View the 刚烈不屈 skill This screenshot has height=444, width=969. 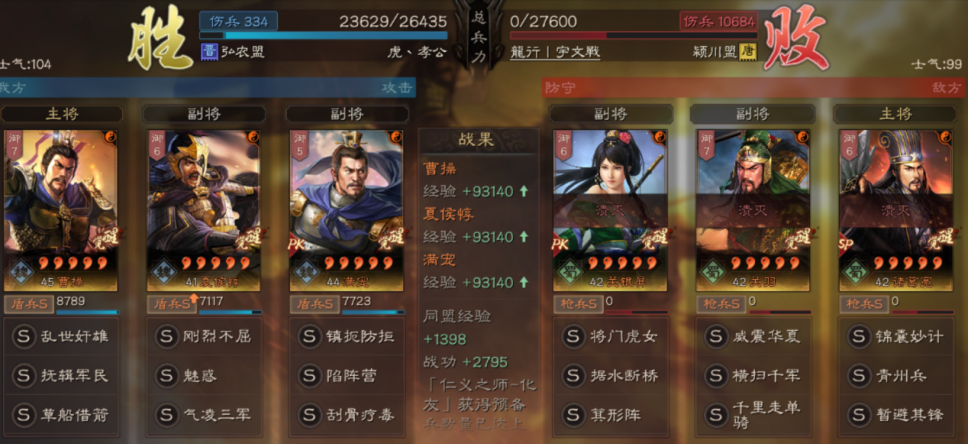point(203,337)
